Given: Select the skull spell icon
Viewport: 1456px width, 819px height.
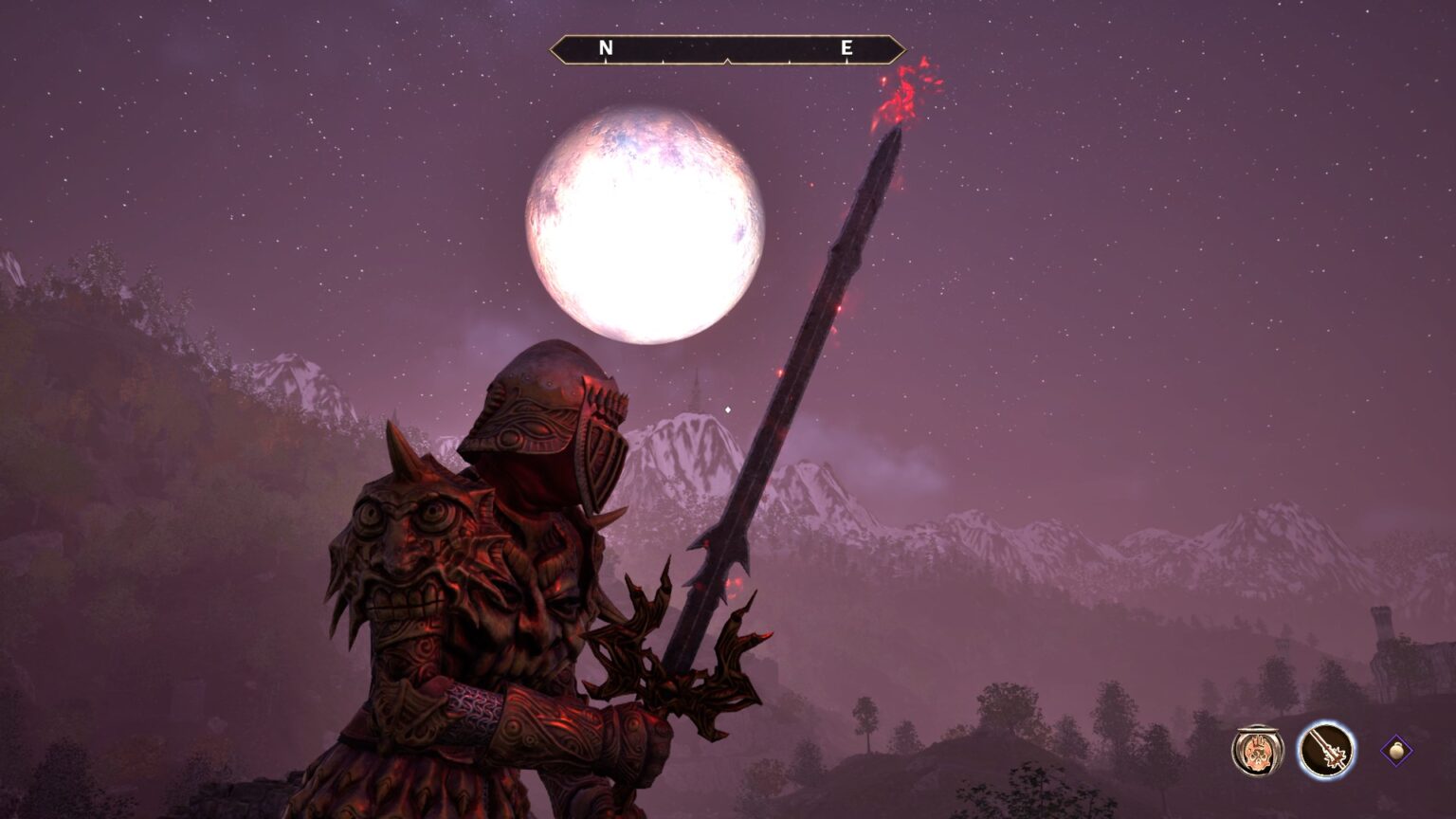Looking at the screenshot, I should click(x=1257, y=750).
